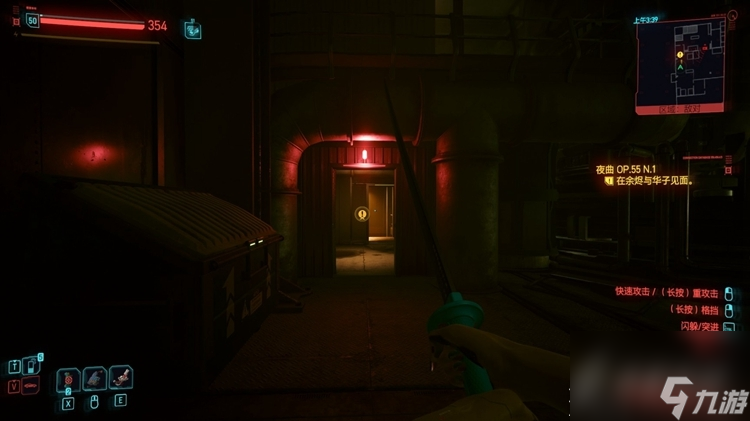The width and height of the screenshot is (750, 421).
Task: Open the minimap in the corner
Action: click(681, 64)
